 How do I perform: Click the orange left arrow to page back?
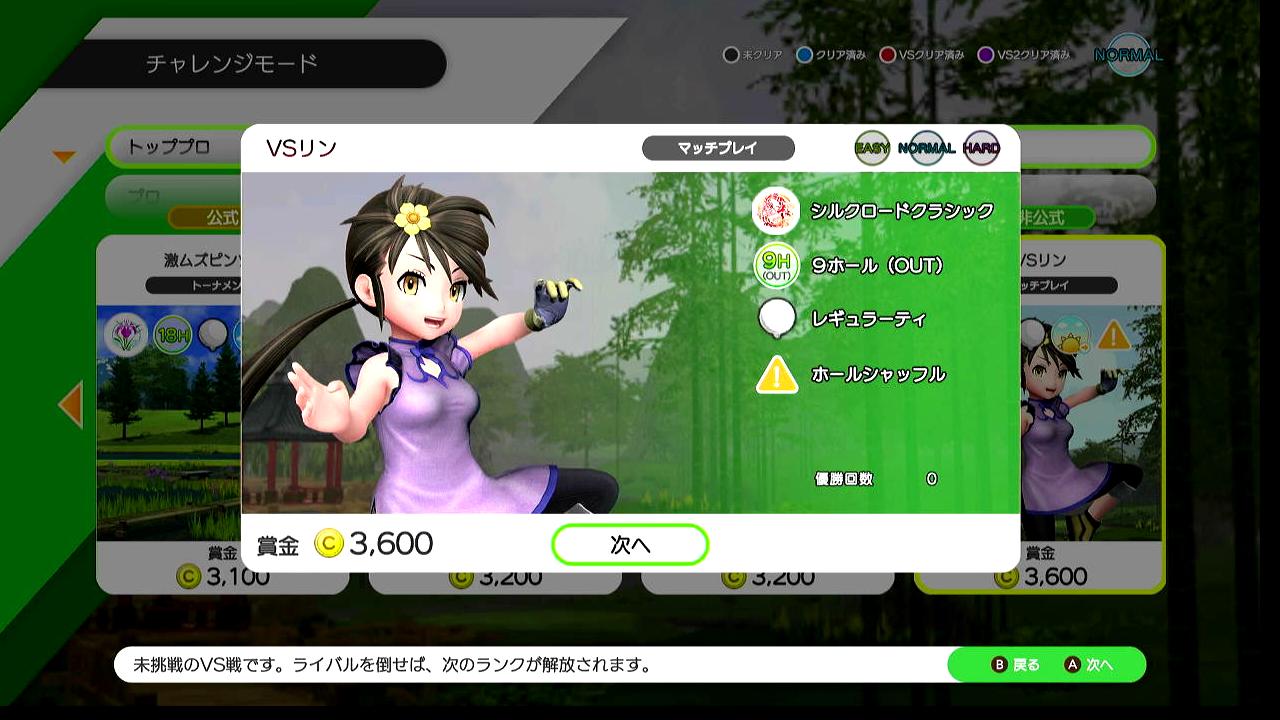(x=70, y=405)
